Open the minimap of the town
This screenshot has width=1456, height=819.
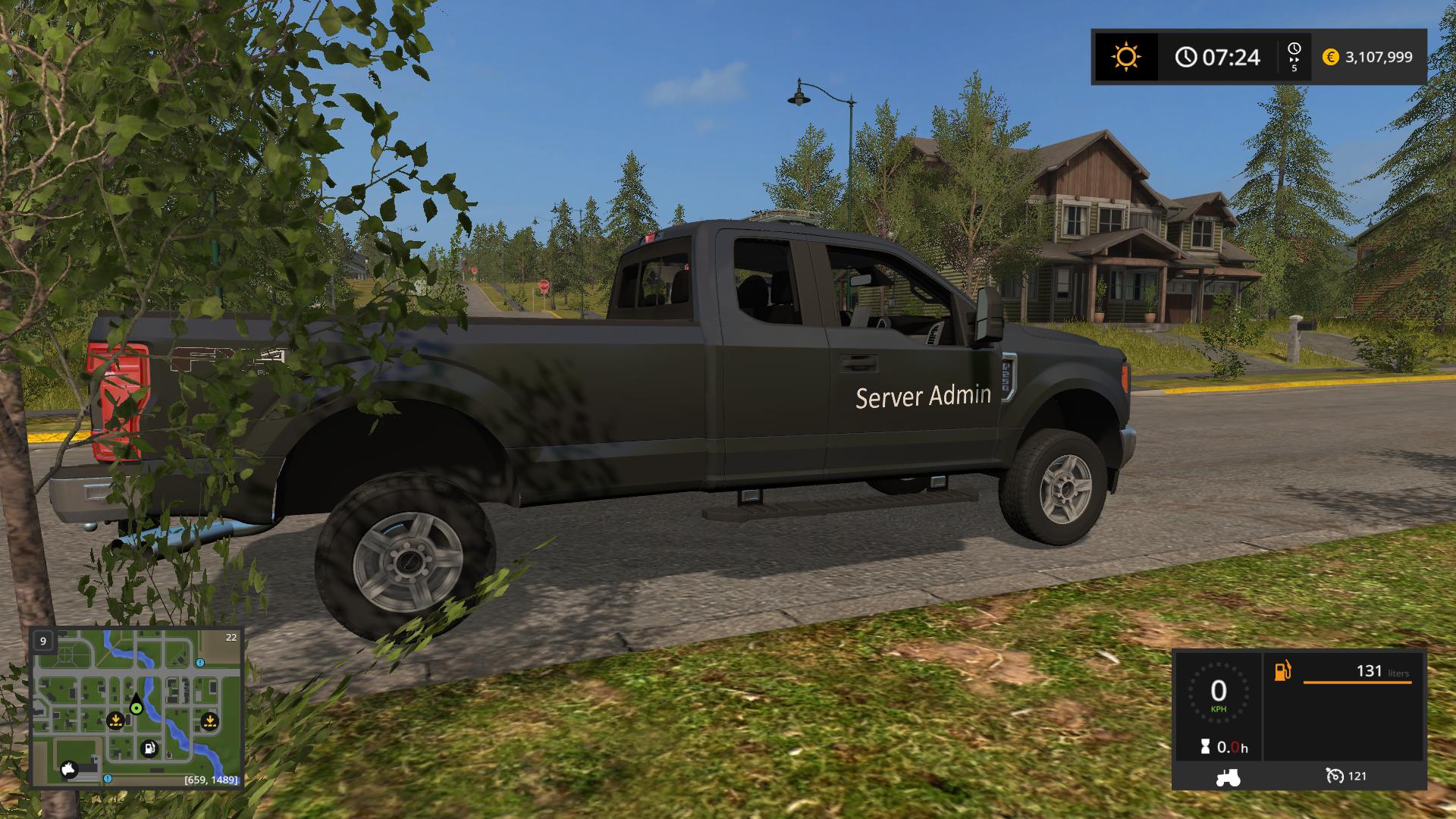tap(136, 708)
